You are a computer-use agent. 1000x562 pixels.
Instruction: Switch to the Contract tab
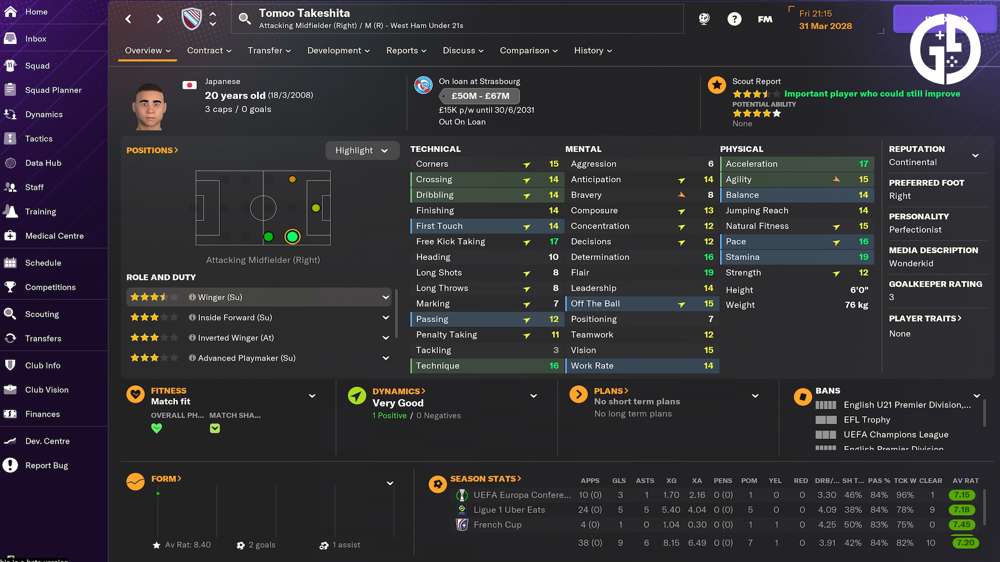point(208,51)
